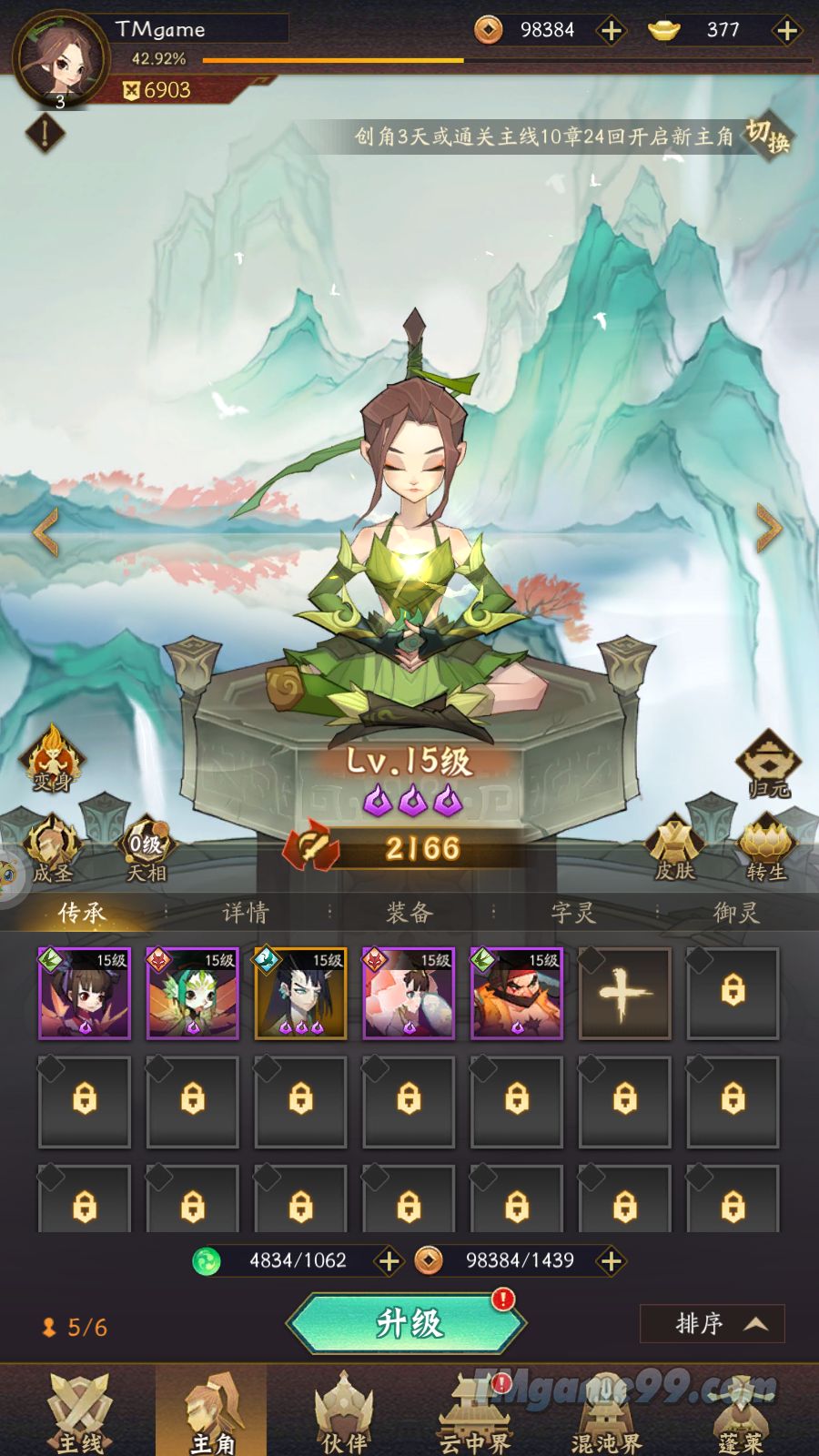
Task: Tap the green 升级 upgrade button
Action: click(x=409, y=1322)
